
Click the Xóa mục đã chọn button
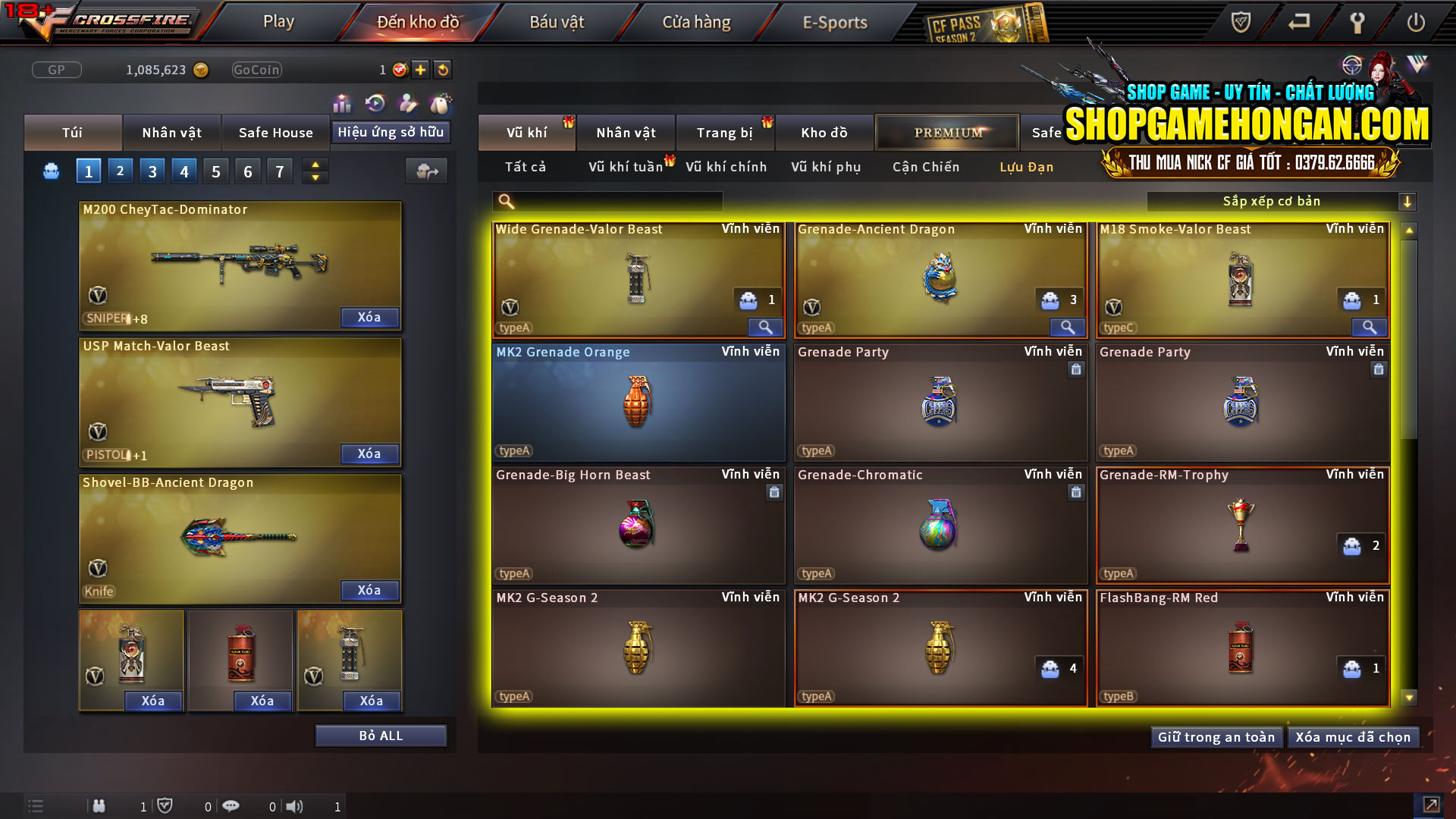coord(1354,736)
